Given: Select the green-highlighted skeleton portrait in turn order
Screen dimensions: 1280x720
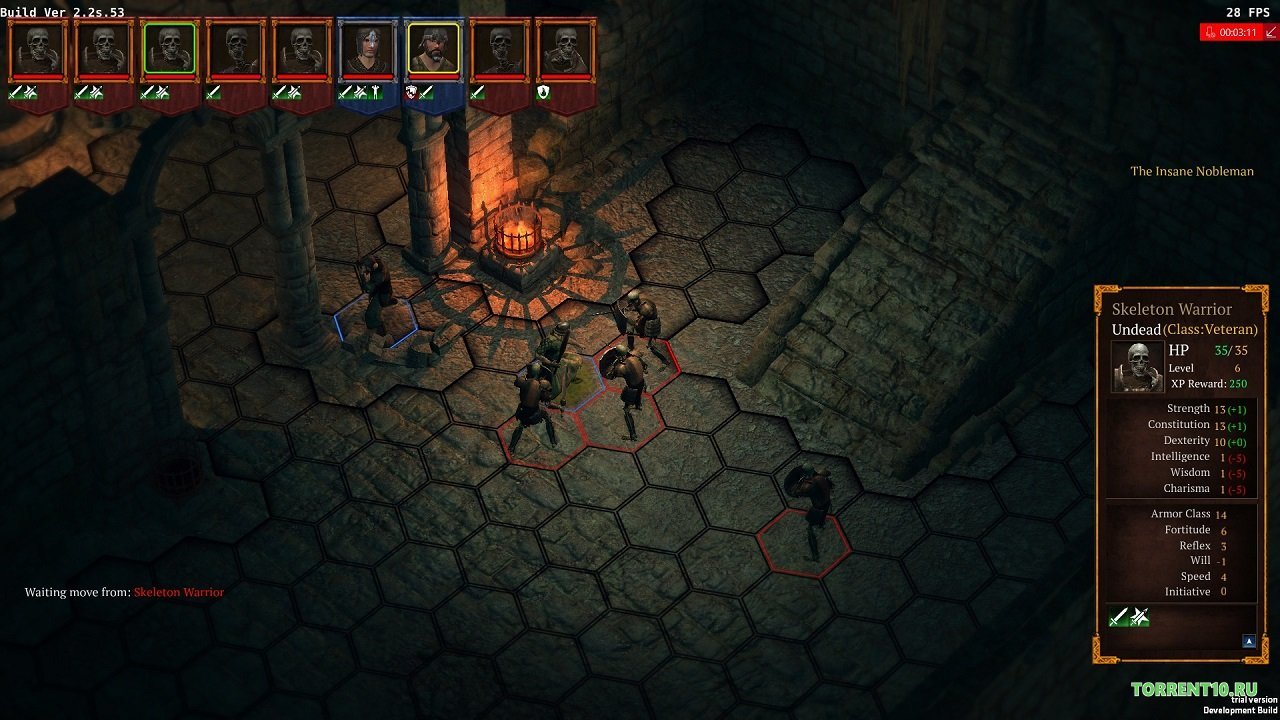Looking at the screenshot, I should click(x=169, y=48).
